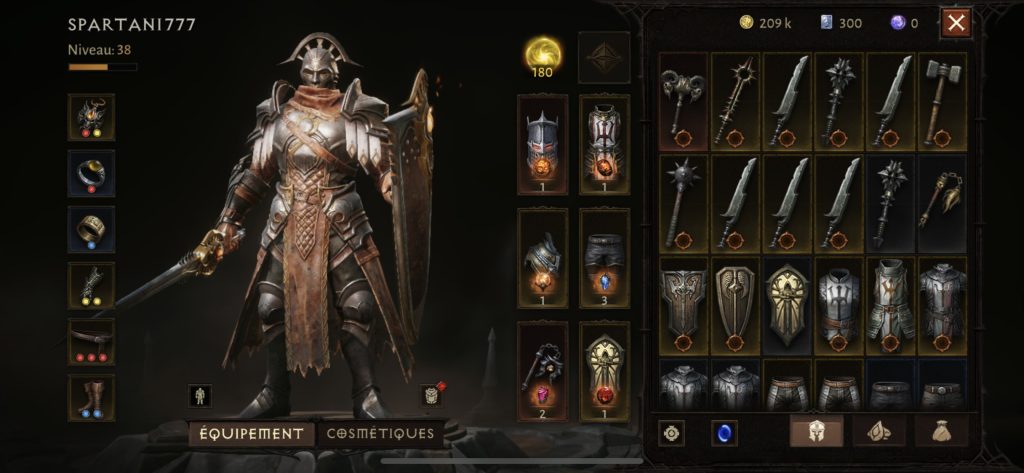
Task: Close the inventory with the X button
Action: 956,23
